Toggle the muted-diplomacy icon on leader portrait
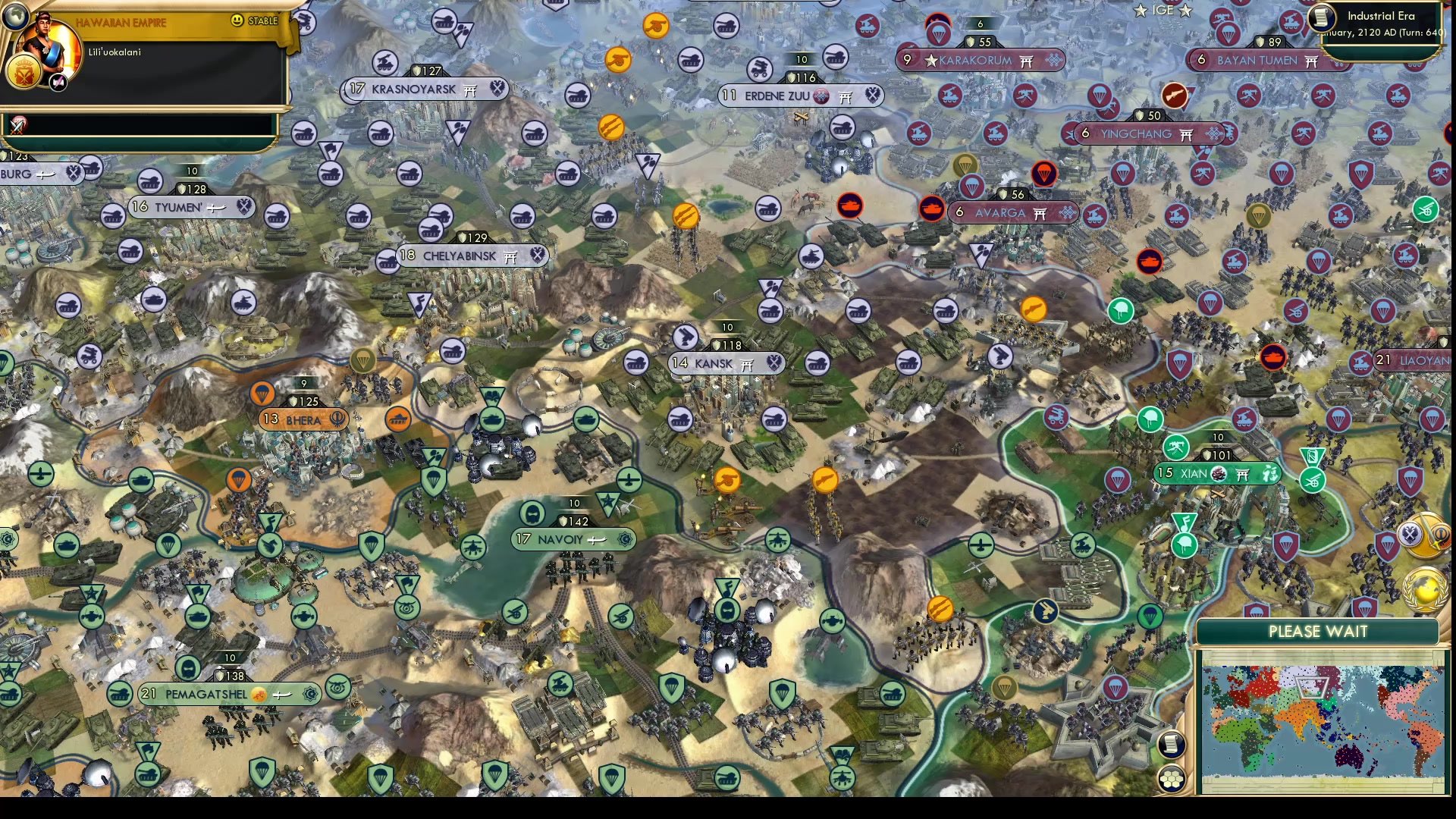 tap(58, 82)
